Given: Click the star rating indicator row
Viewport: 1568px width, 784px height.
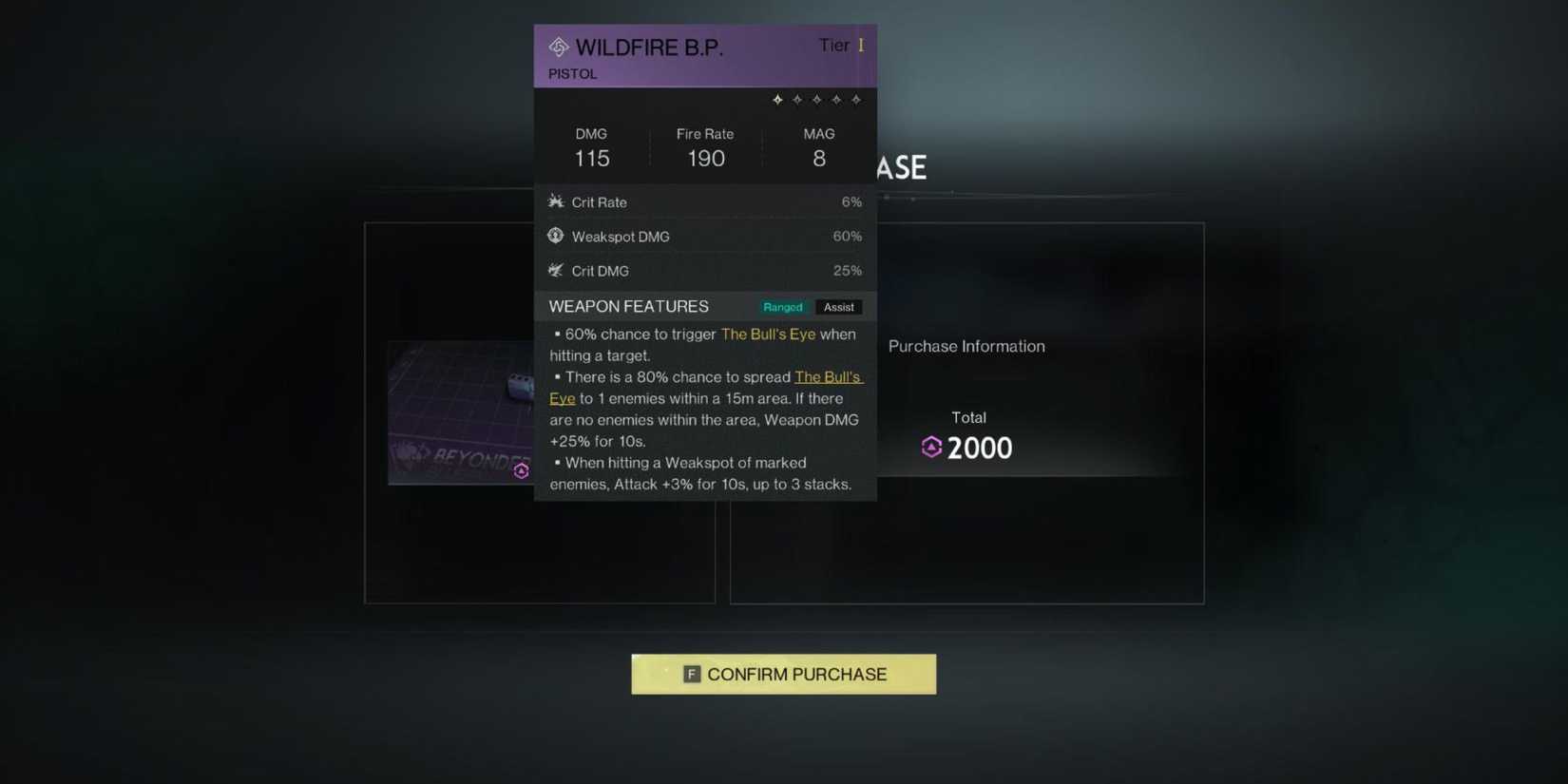Looking at the screenshot, I should tap(816, 99).
